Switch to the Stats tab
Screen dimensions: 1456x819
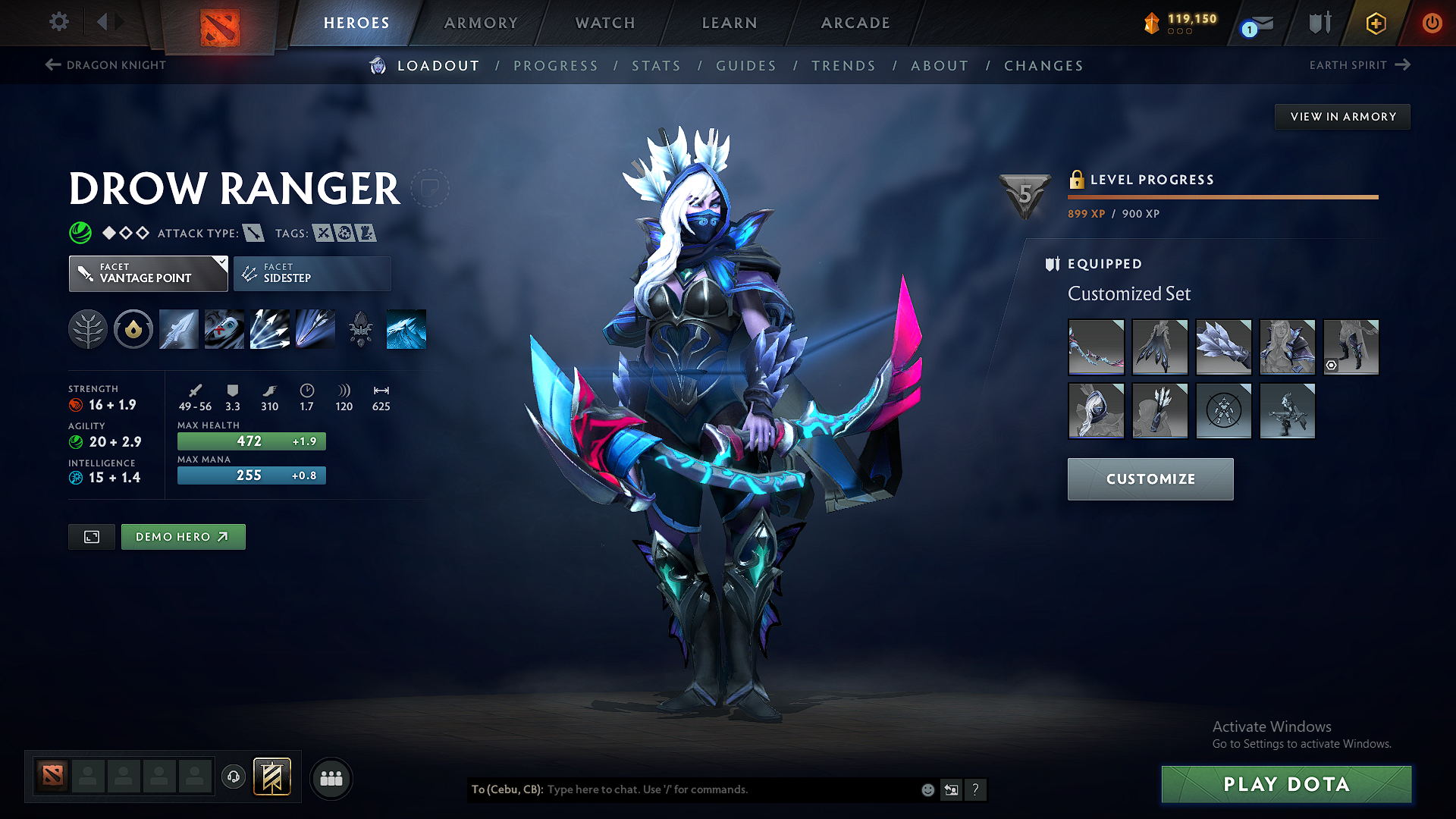(x=657, y=65)
